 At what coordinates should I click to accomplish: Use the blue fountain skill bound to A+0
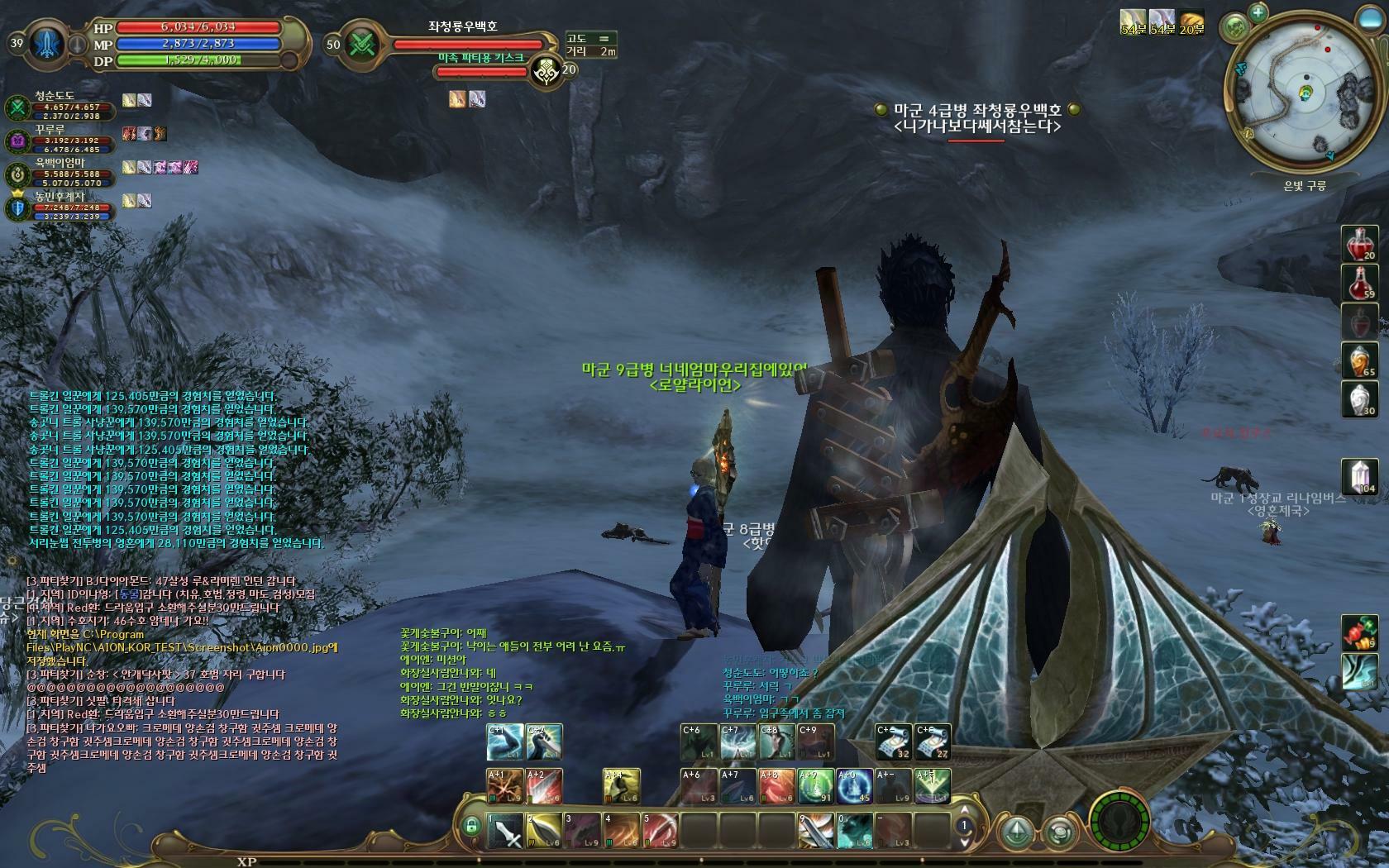tap(855, 786)
